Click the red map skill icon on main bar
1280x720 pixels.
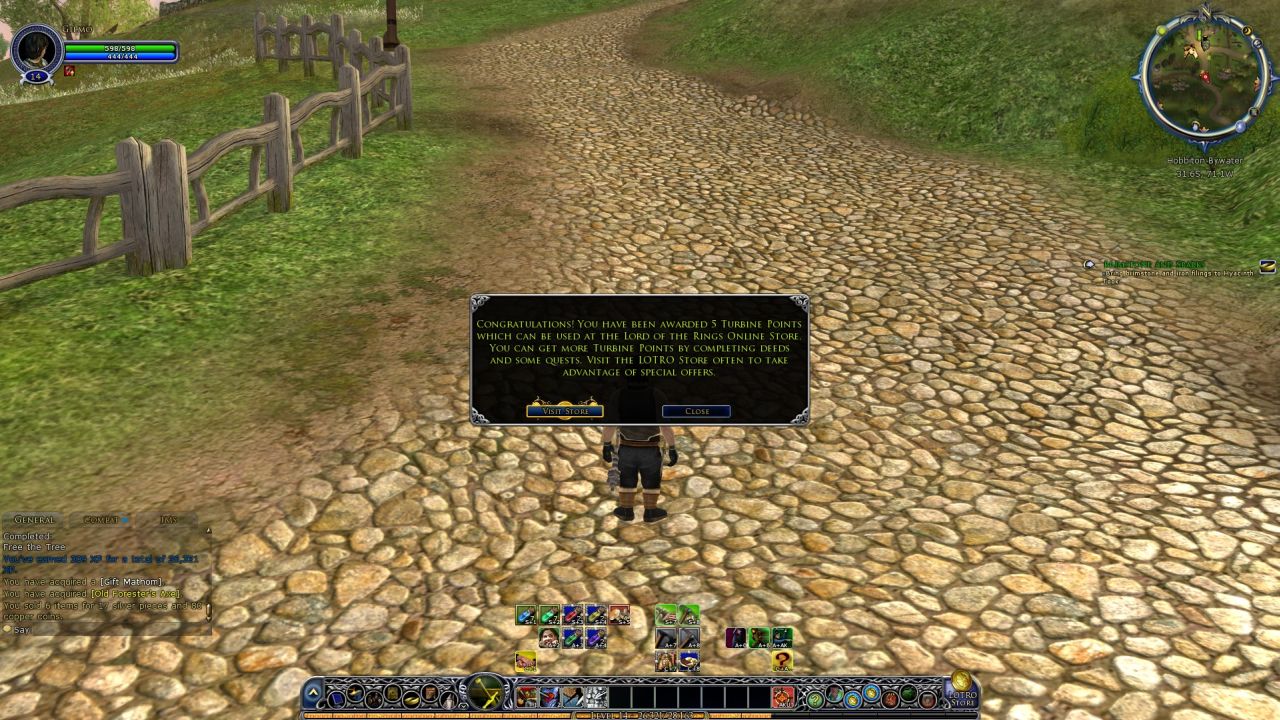782,697
